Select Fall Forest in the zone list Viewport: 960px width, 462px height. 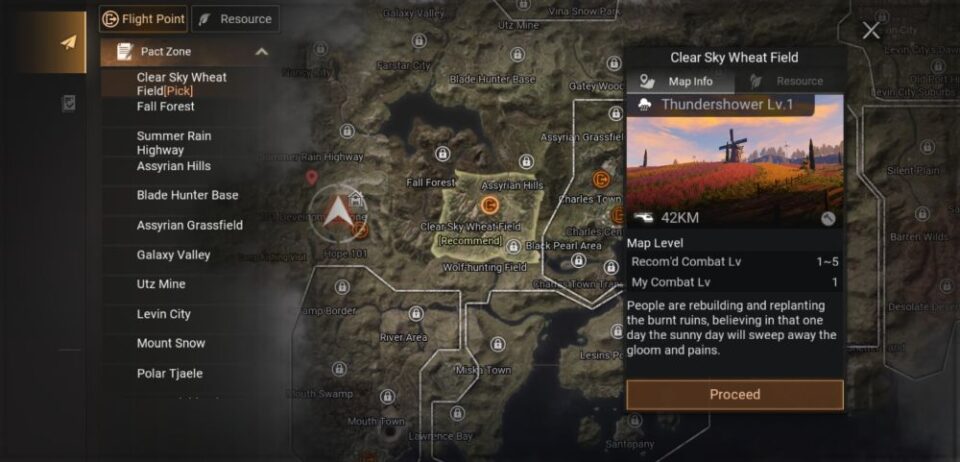point(166,107)
